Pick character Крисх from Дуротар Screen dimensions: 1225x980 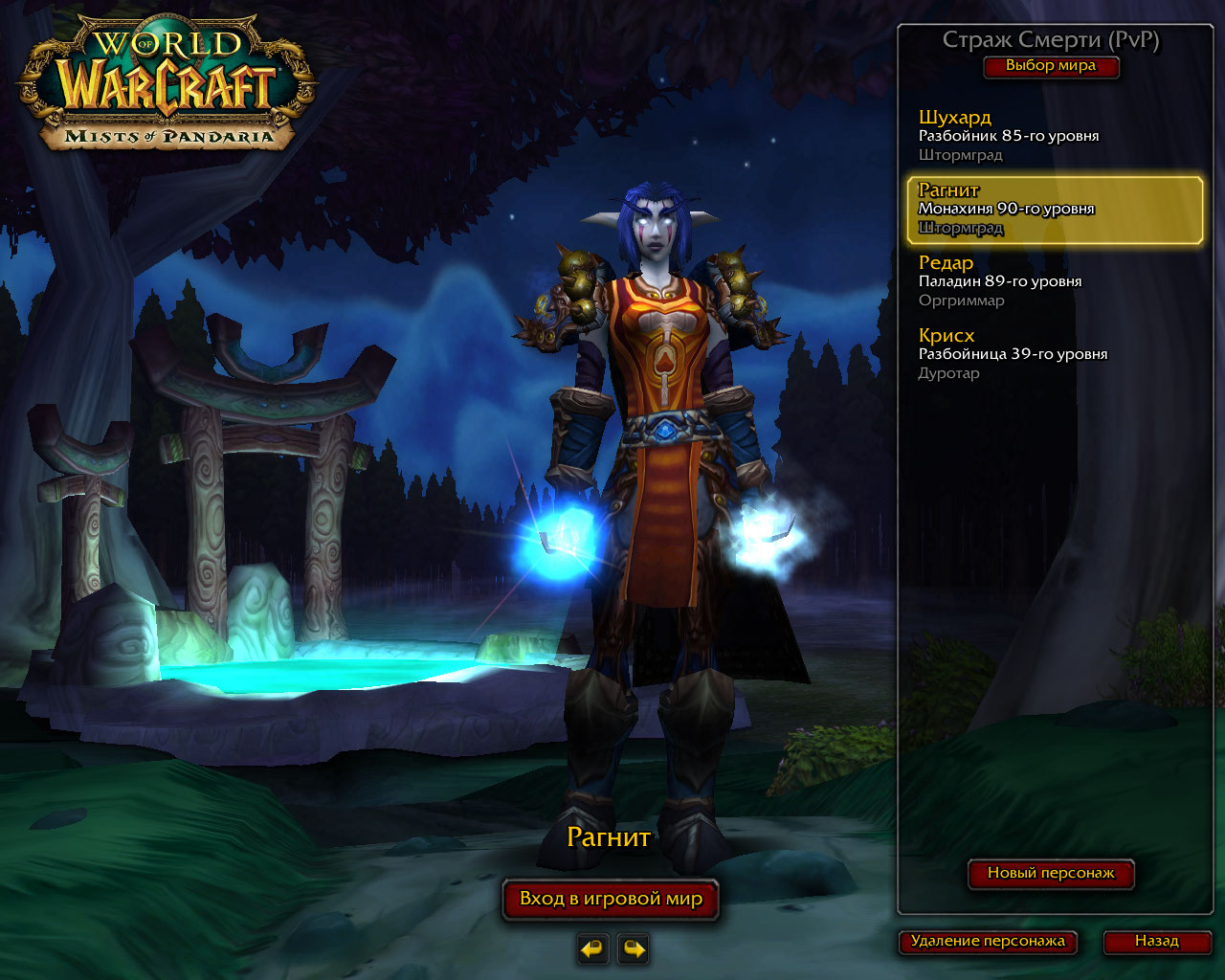(x=1053, y=354)
